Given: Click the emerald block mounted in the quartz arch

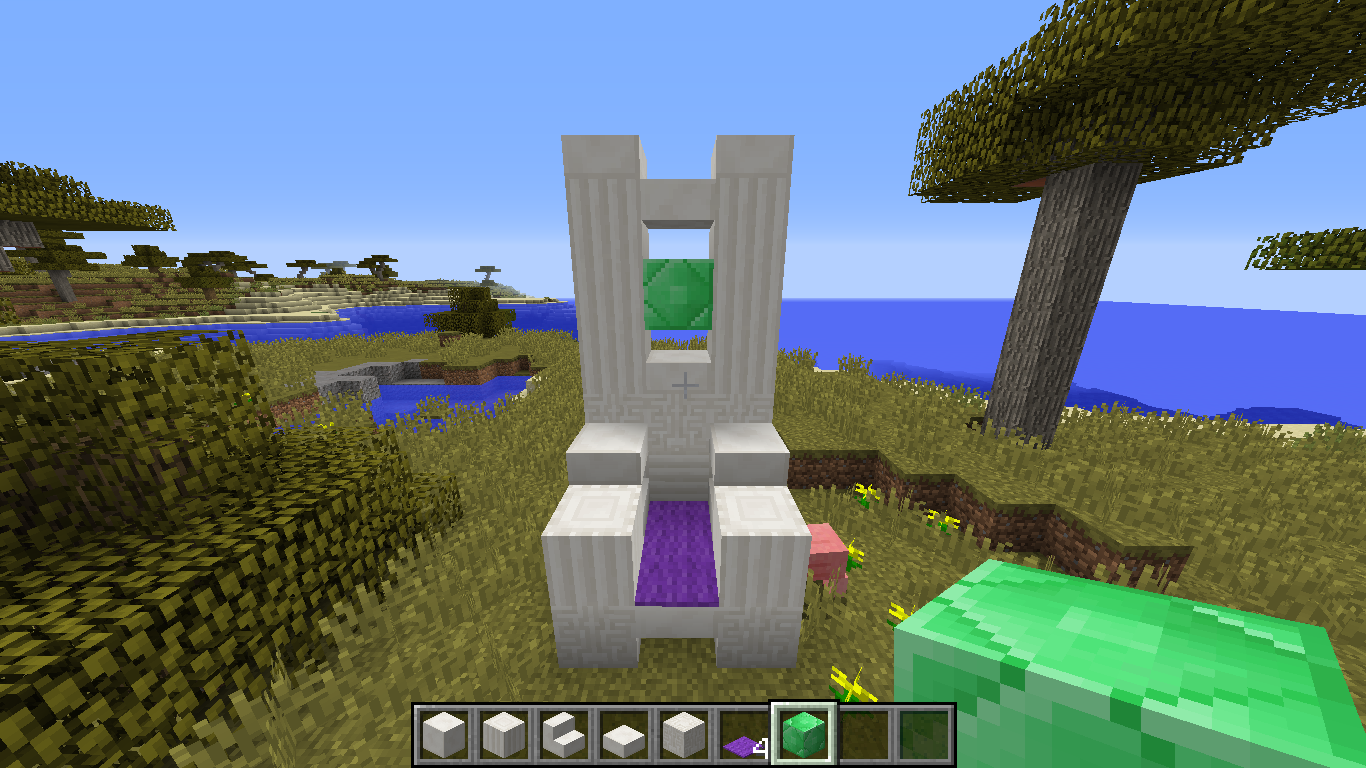Looking at the screenshot, I should (x=679, y=295).
